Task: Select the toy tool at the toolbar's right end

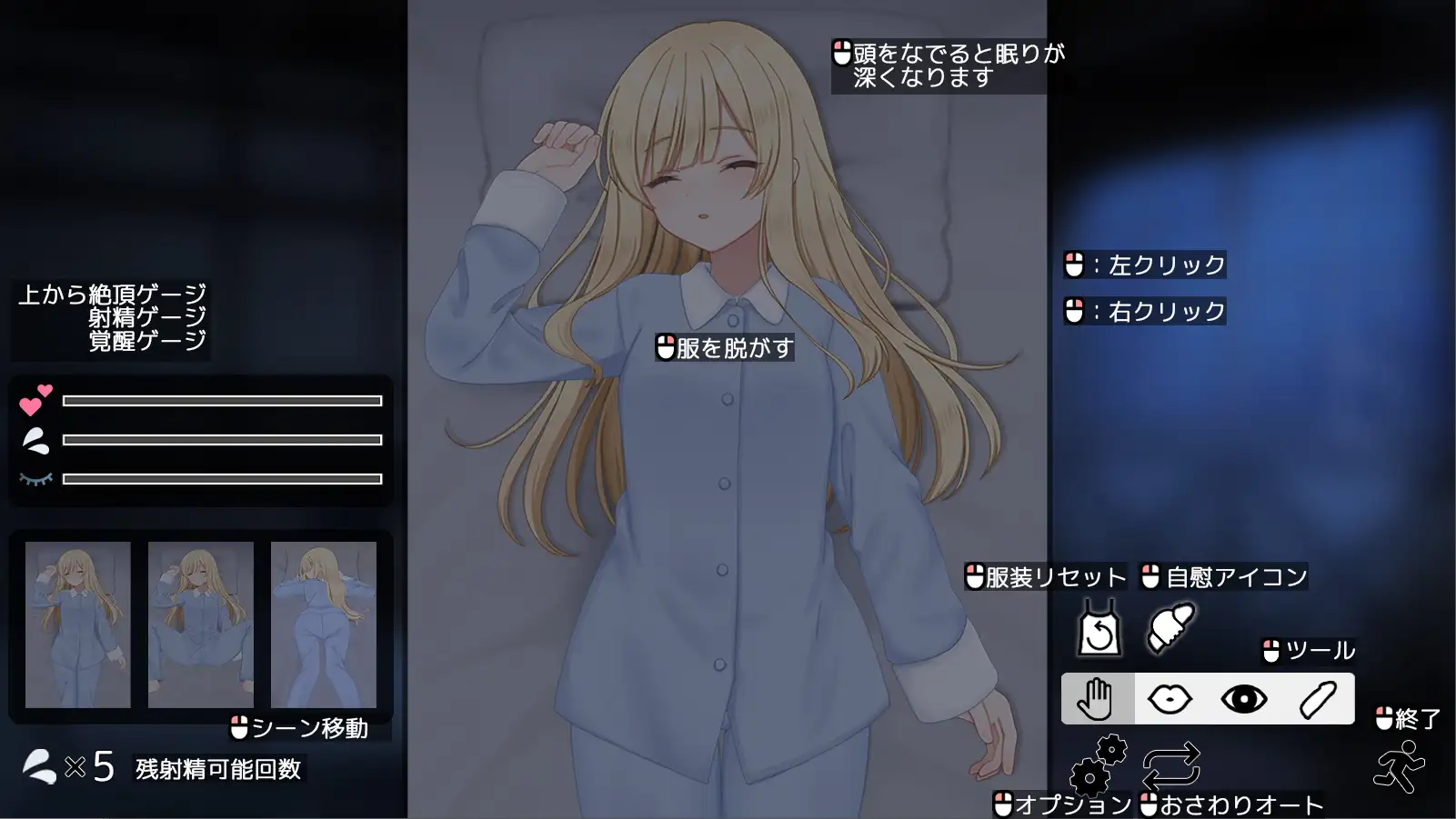Action: tap(1316, 697)
